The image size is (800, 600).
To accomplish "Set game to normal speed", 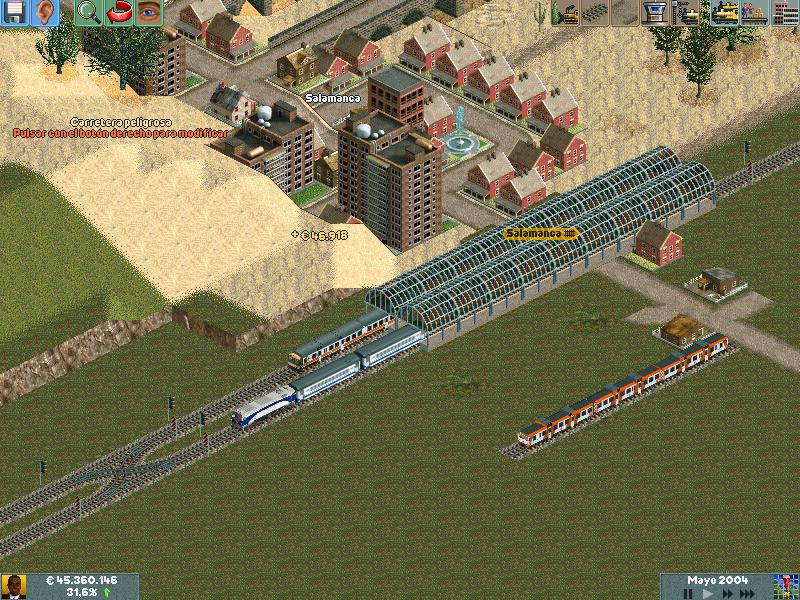I will (710, 593).
